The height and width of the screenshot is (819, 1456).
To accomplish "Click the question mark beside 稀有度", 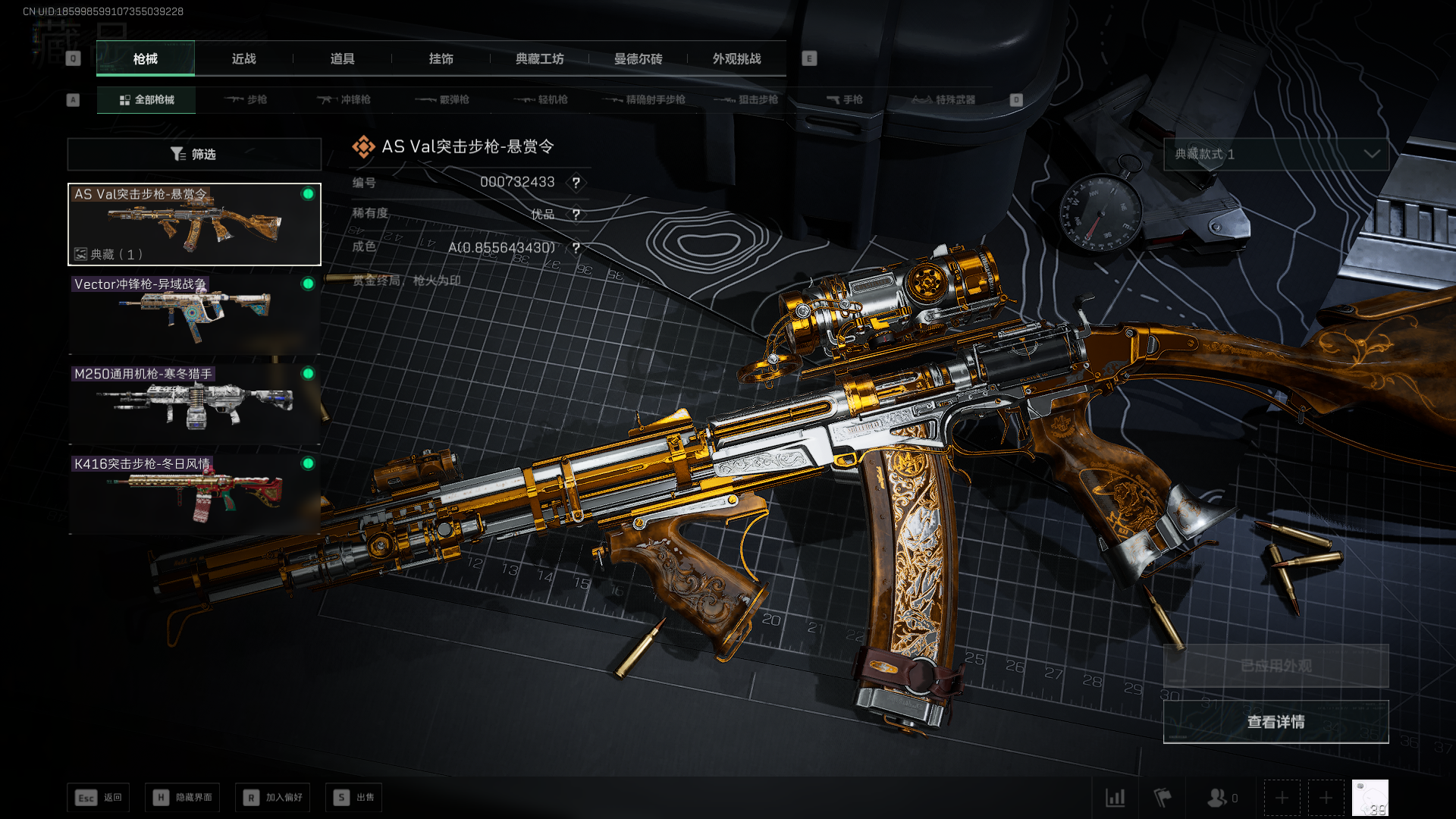I will 576,215.
